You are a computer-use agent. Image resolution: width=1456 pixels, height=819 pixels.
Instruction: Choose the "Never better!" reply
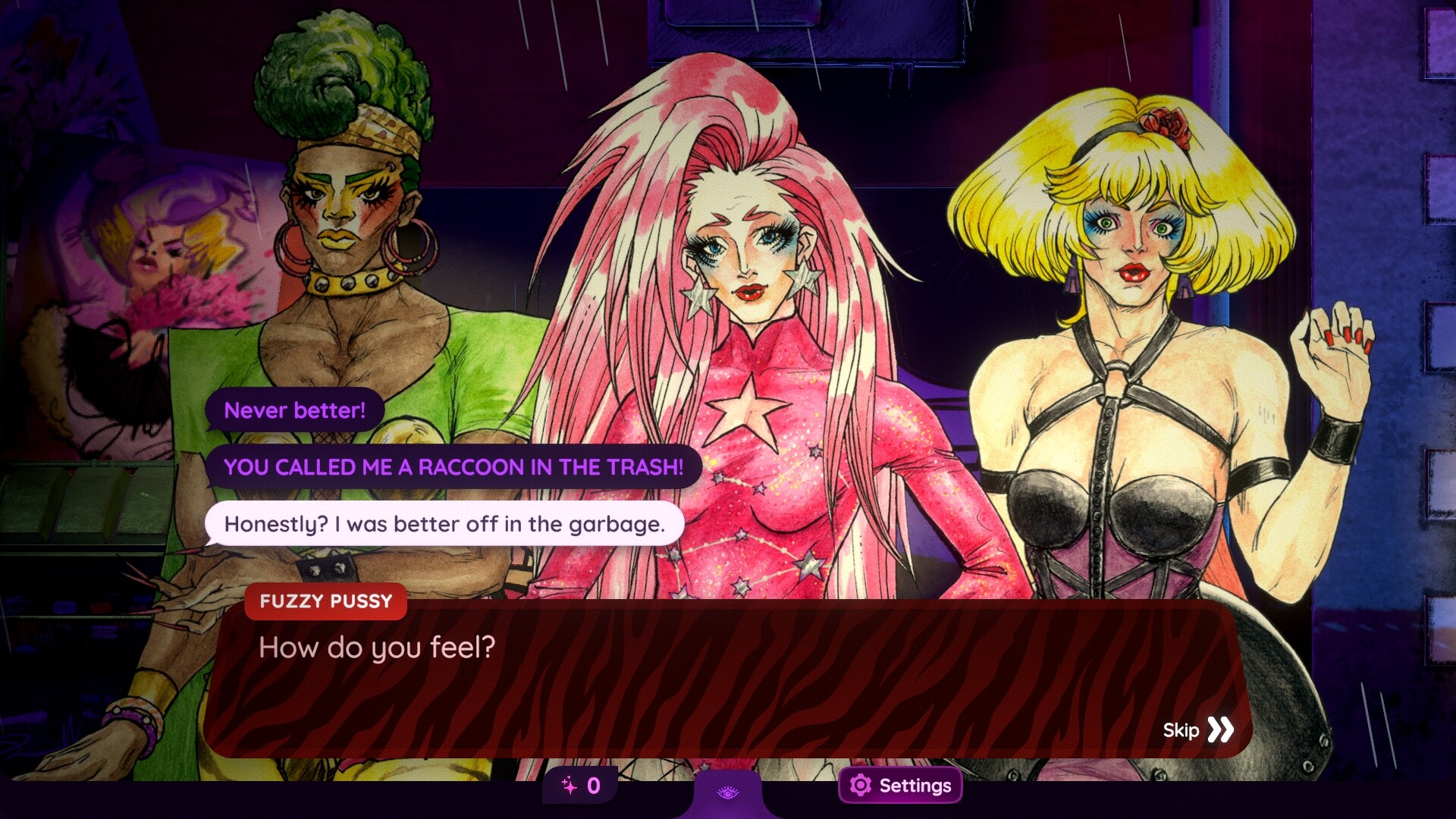[x=294, y=410]
